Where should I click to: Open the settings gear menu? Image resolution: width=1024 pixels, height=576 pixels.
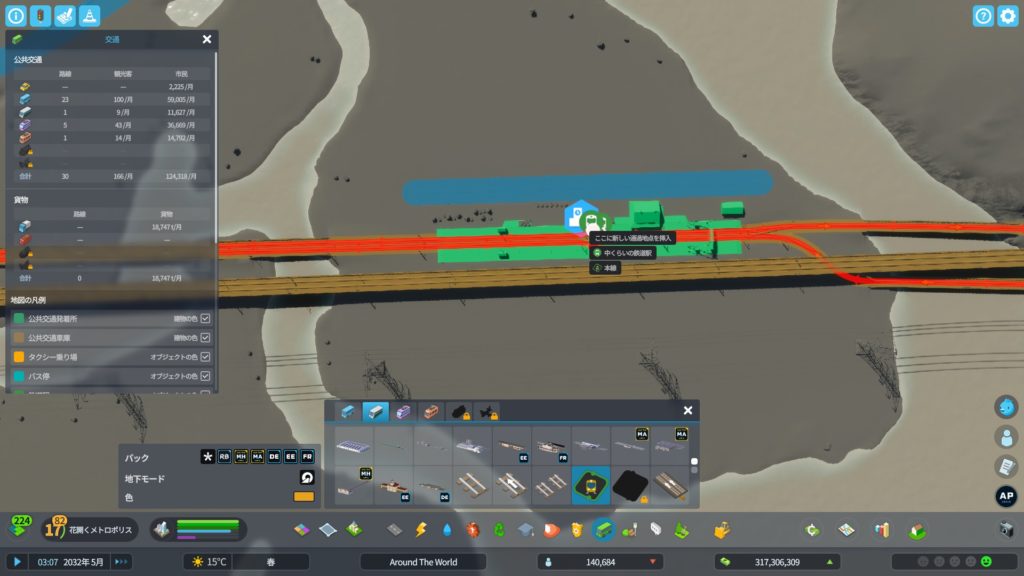(1007, 16)
